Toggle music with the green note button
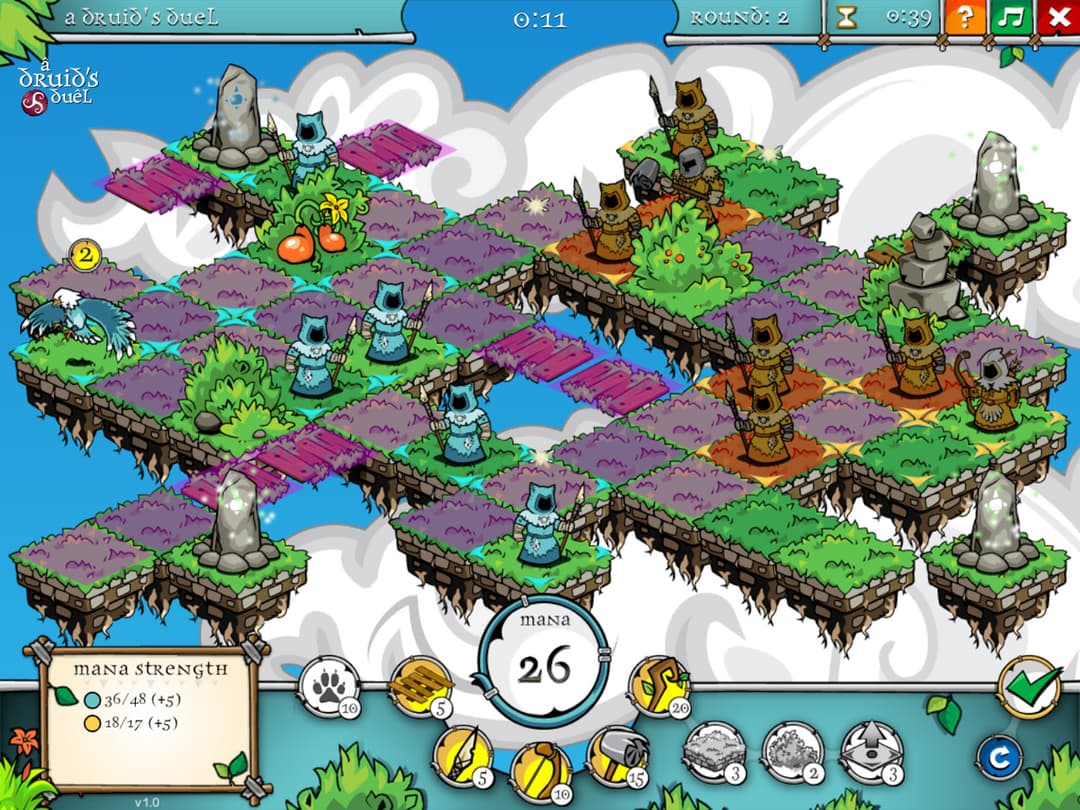Screen dimensions: 1080x810 [1011, 17]
